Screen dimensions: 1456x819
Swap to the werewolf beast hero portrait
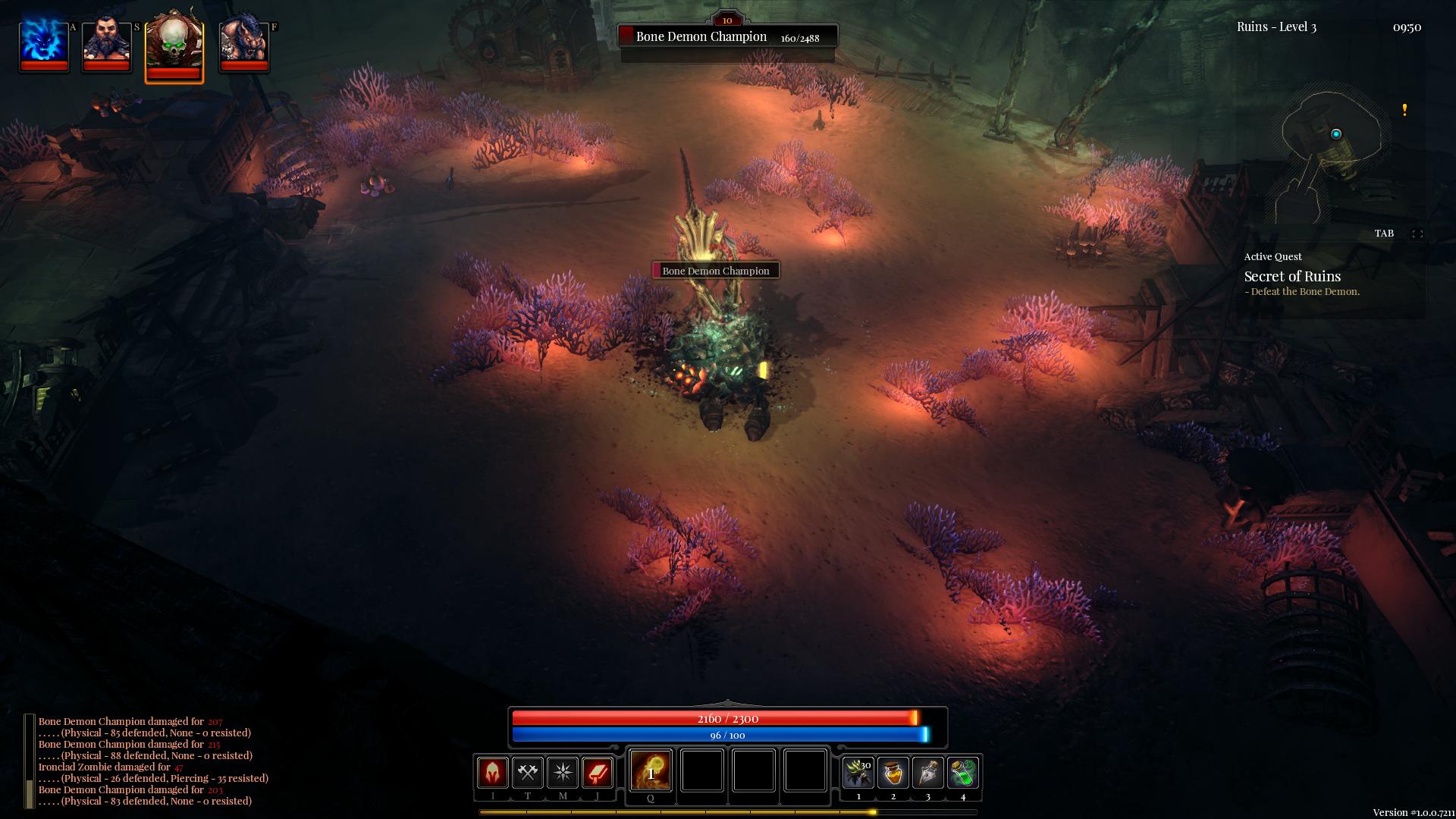click(x=243, y=44)
